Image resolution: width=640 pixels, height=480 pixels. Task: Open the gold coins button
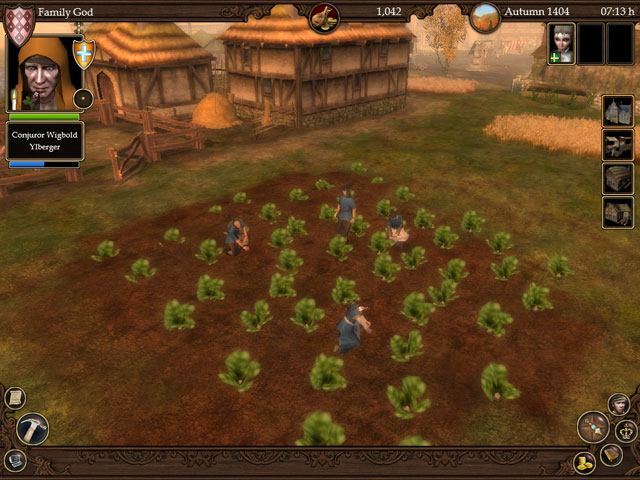[x=585, y=462]
